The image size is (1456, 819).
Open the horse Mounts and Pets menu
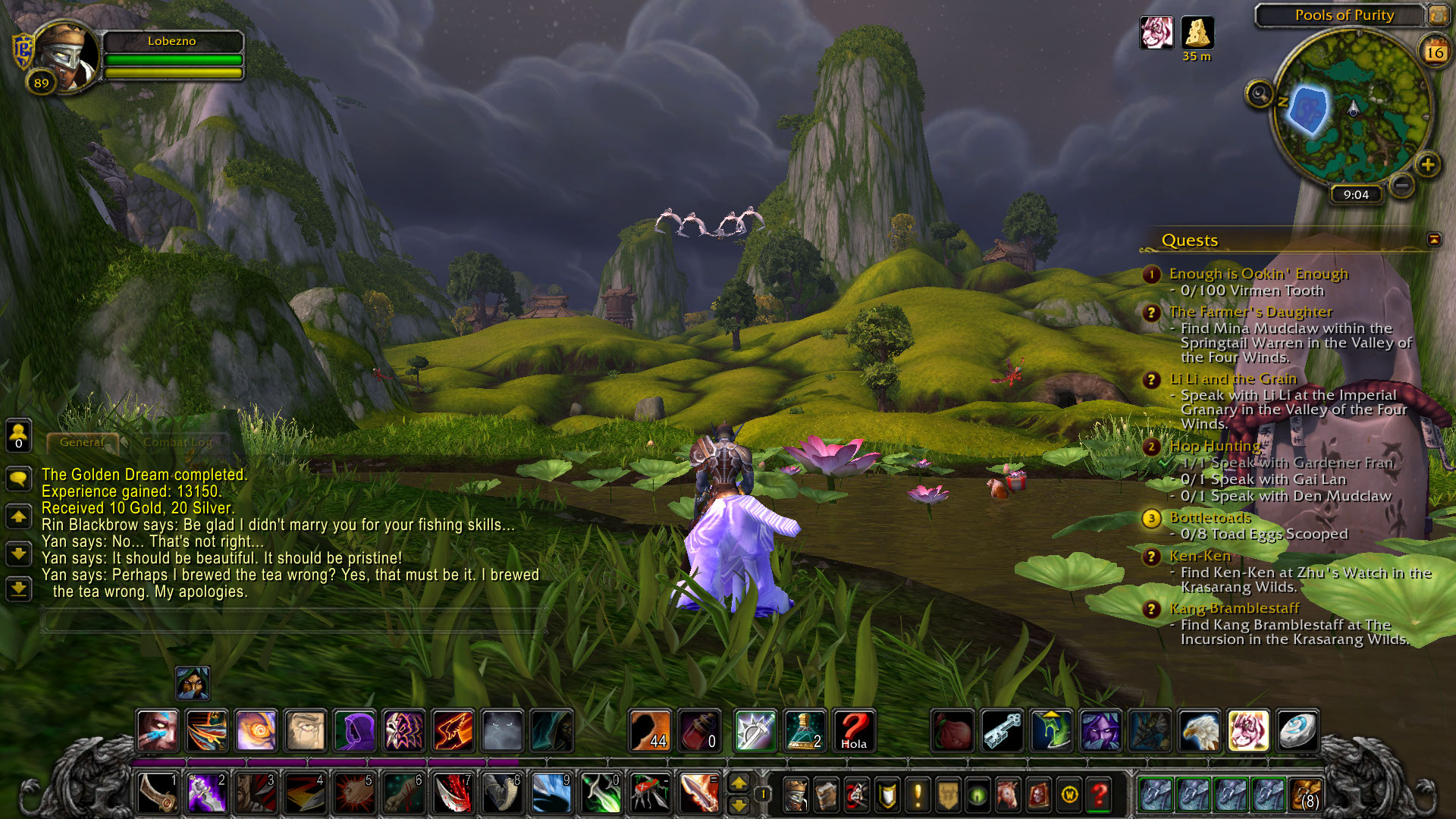pos(1008,795)
